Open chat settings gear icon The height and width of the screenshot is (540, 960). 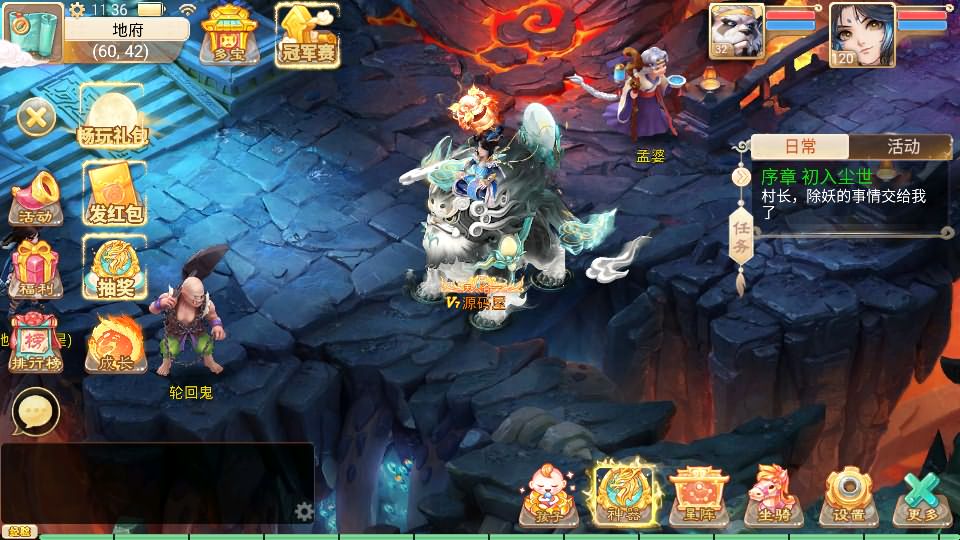[304, 512]
